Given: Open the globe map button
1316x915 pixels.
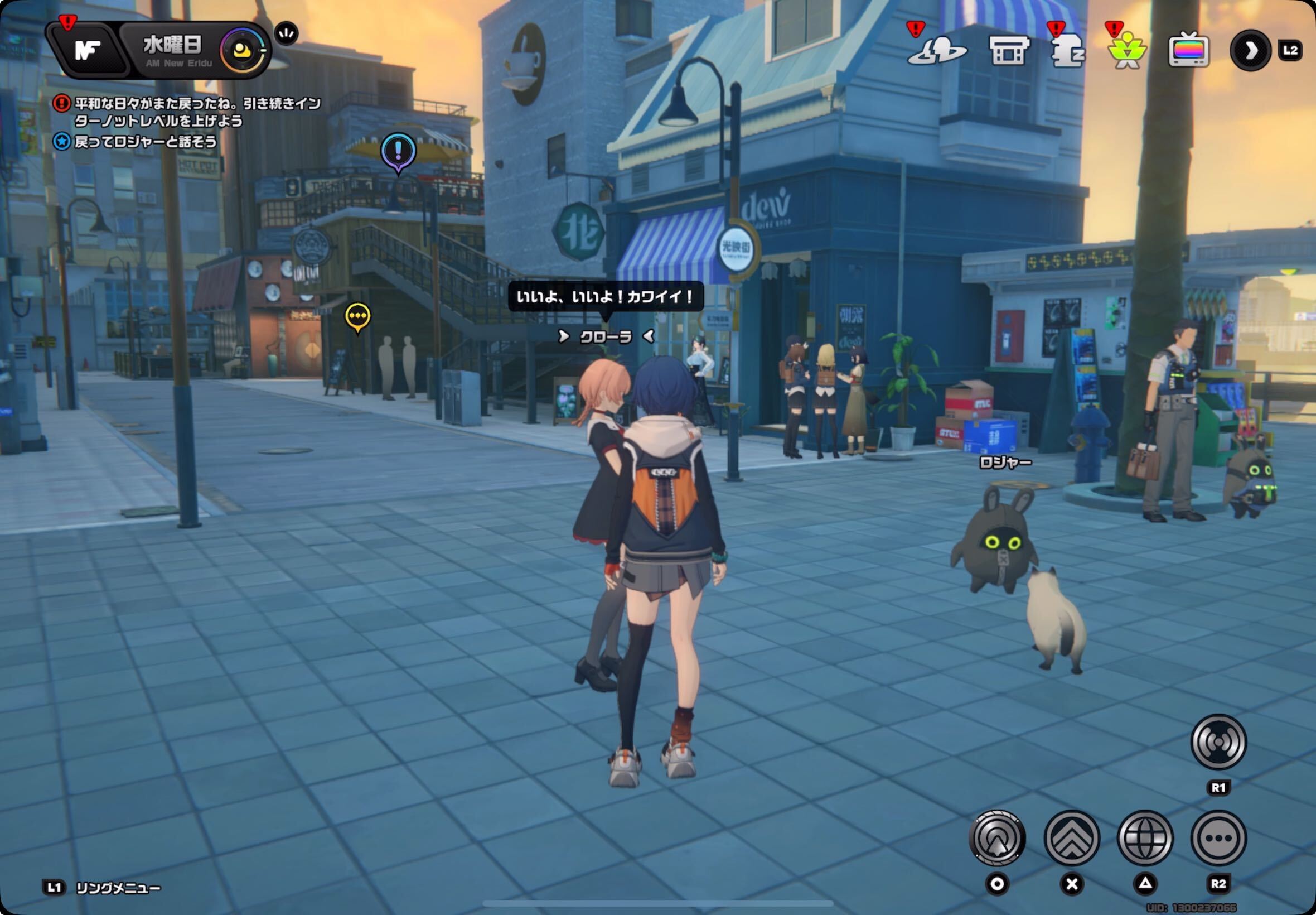Looking at the screenshot, I should (x=1145, y=837).
